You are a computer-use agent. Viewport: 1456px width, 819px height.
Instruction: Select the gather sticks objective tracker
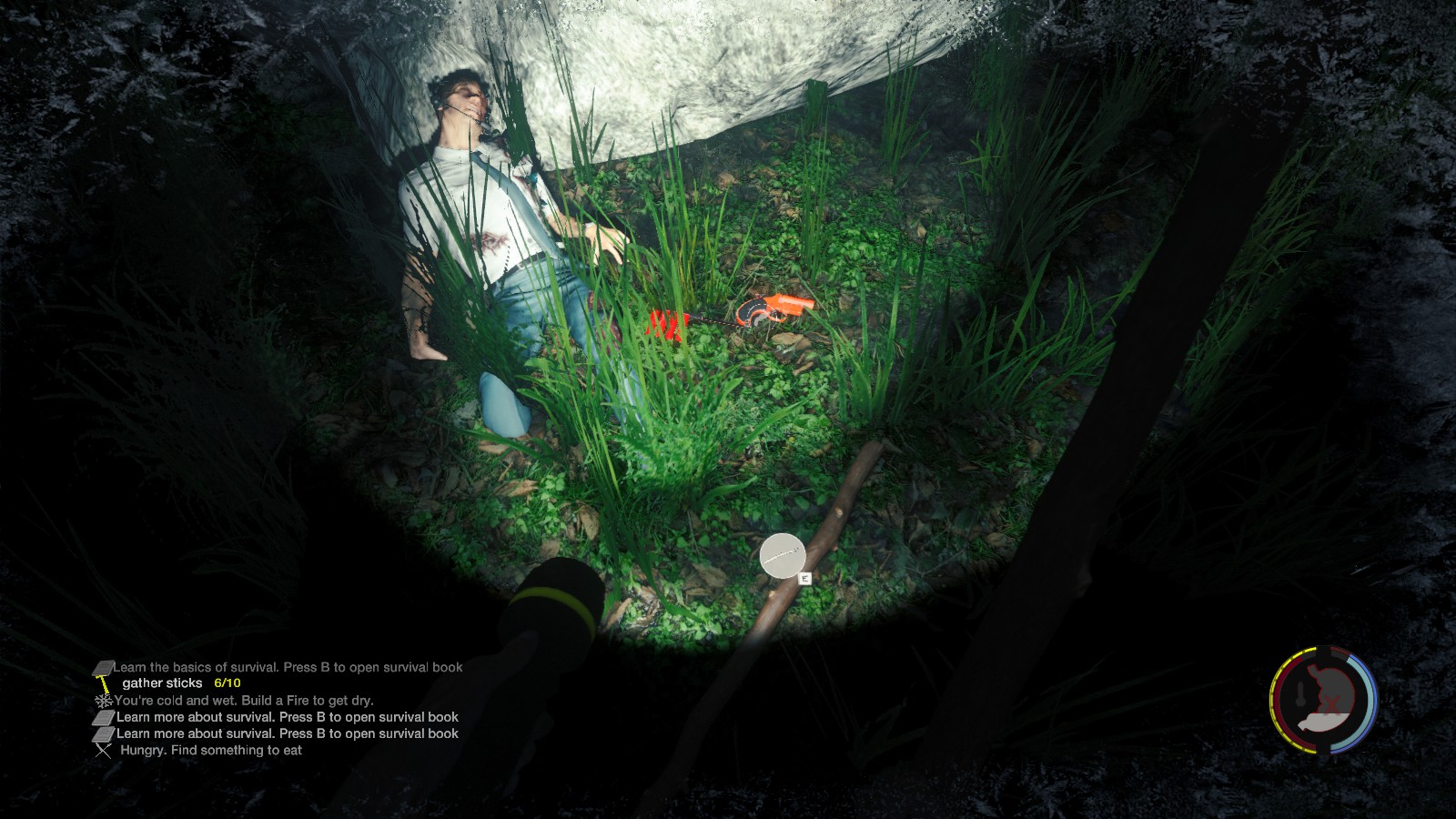tap(181, 682)
